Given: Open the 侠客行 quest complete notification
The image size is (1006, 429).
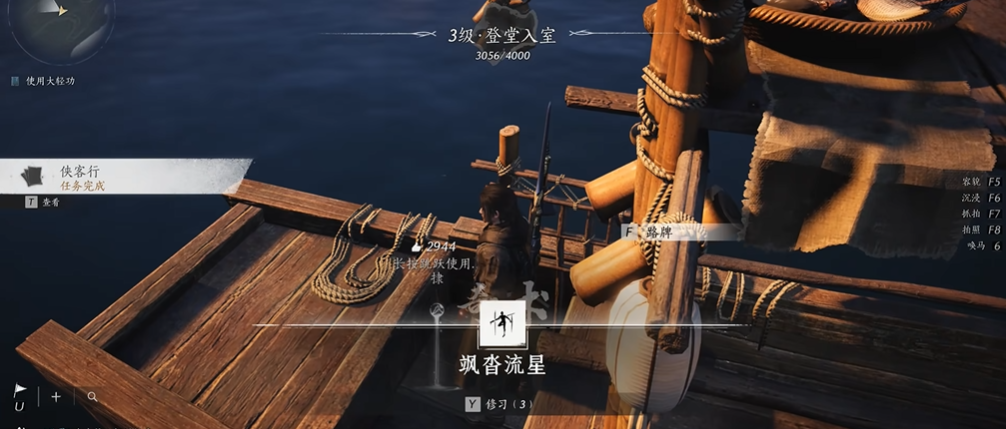Looking at the screenshot, I should tap(80, 177).
